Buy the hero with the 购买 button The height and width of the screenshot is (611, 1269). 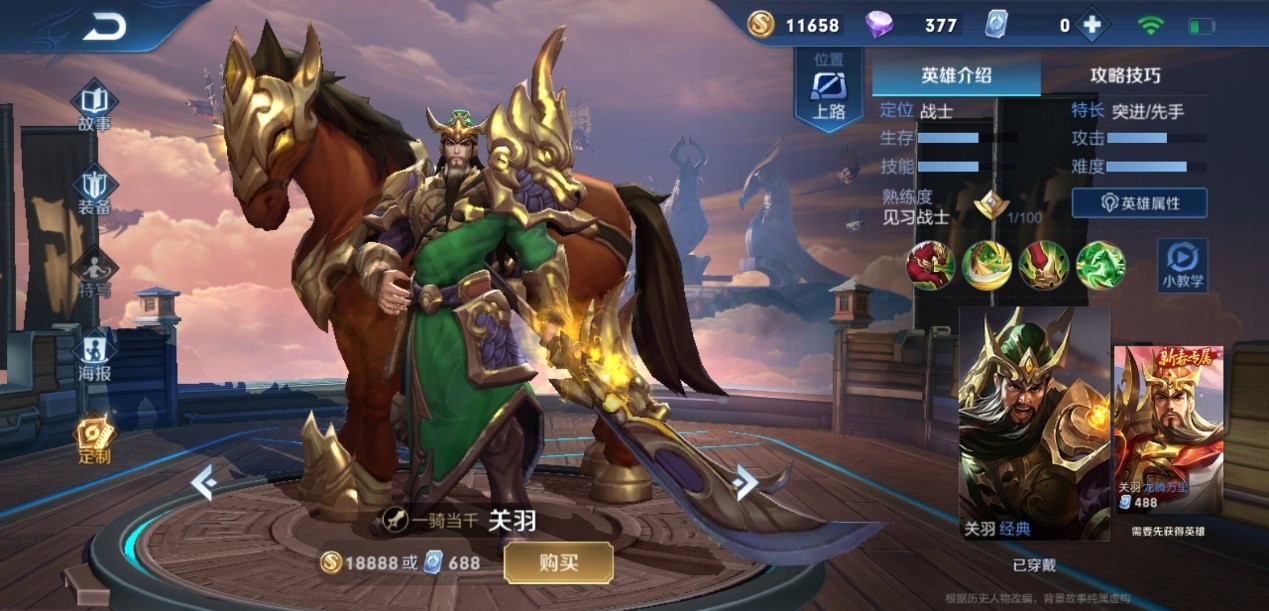(x=558, y=562)
